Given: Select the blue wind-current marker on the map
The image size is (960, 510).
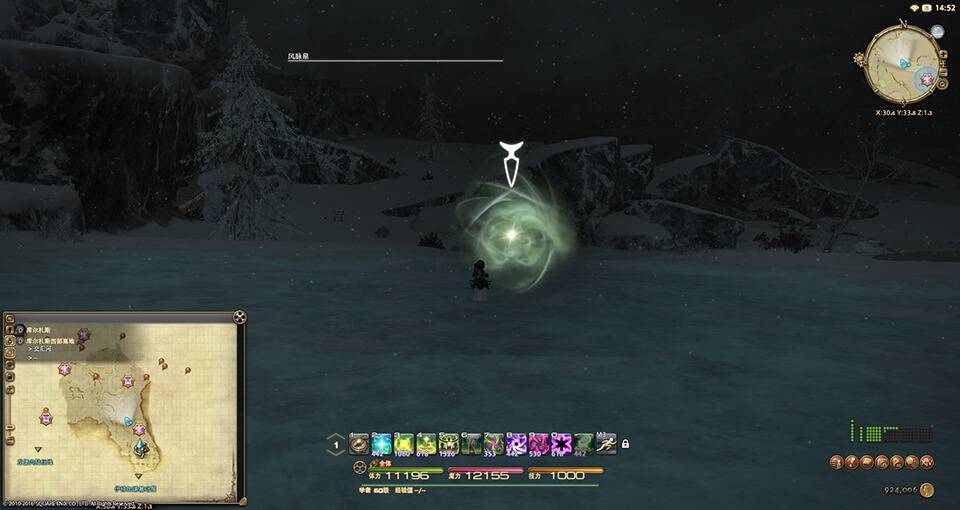Looking at the screenshot, I should (128, 421).
